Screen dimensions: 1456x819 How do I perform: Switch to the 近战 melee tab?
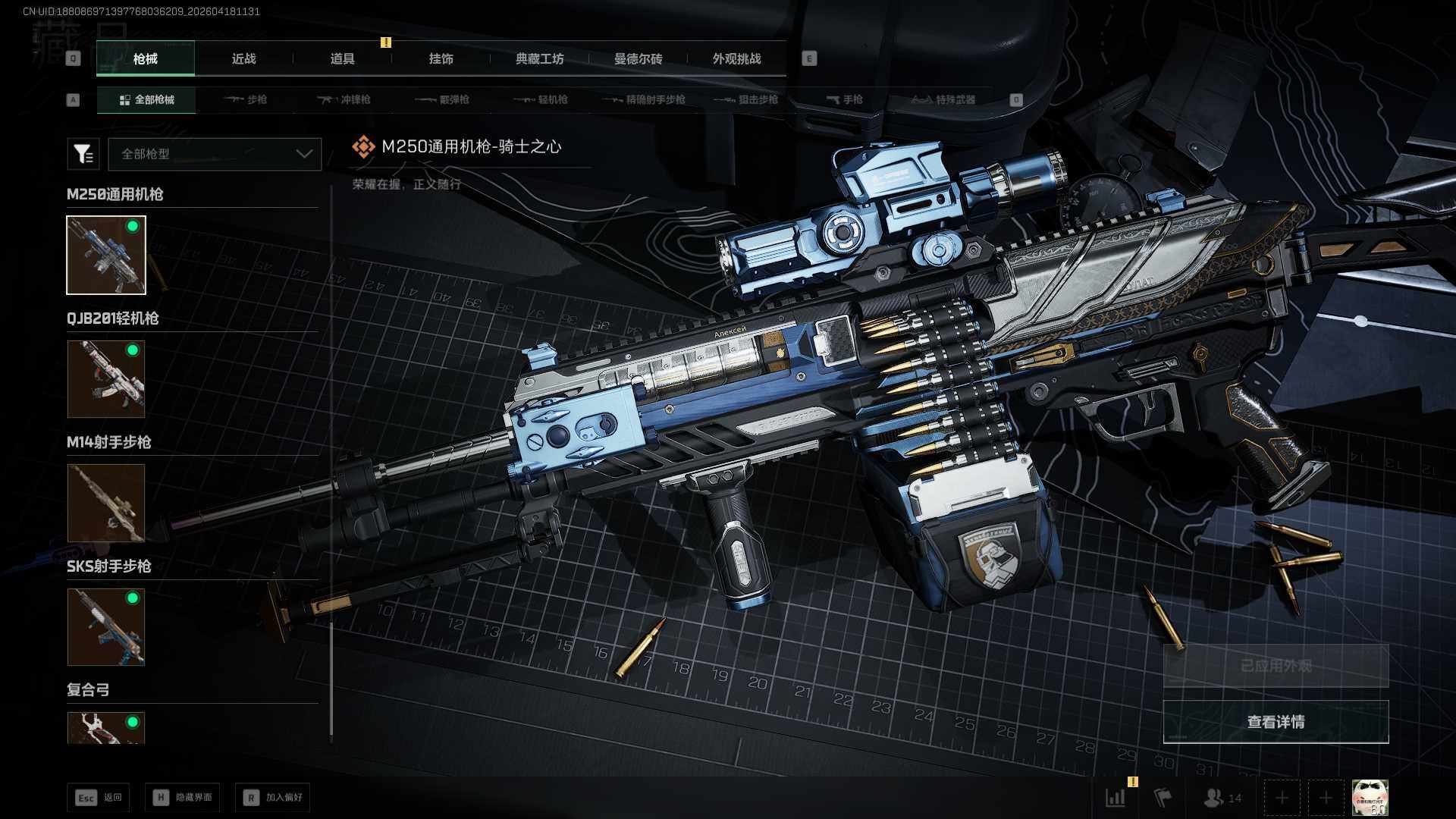(243, 59)
